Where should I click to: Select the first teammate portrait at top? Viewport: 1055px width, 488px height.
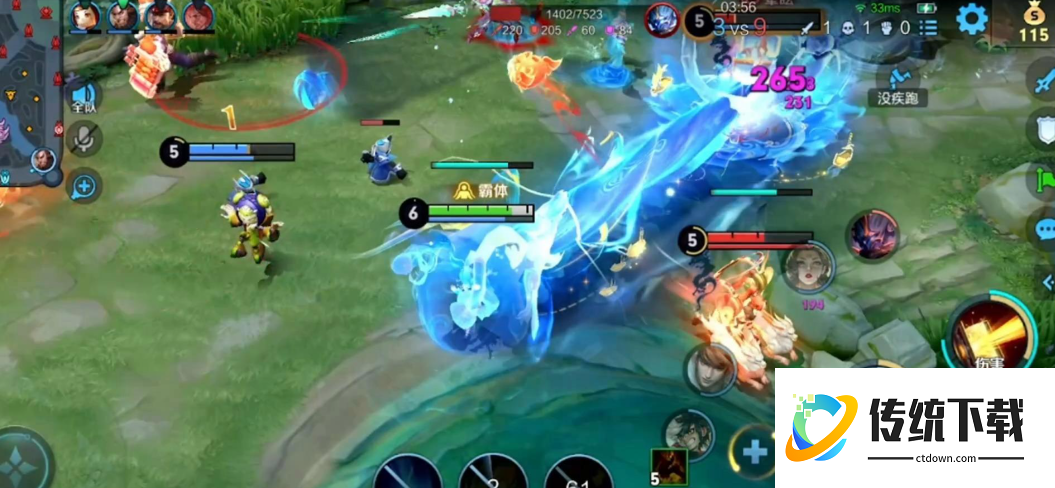click(x=87, y=15)
